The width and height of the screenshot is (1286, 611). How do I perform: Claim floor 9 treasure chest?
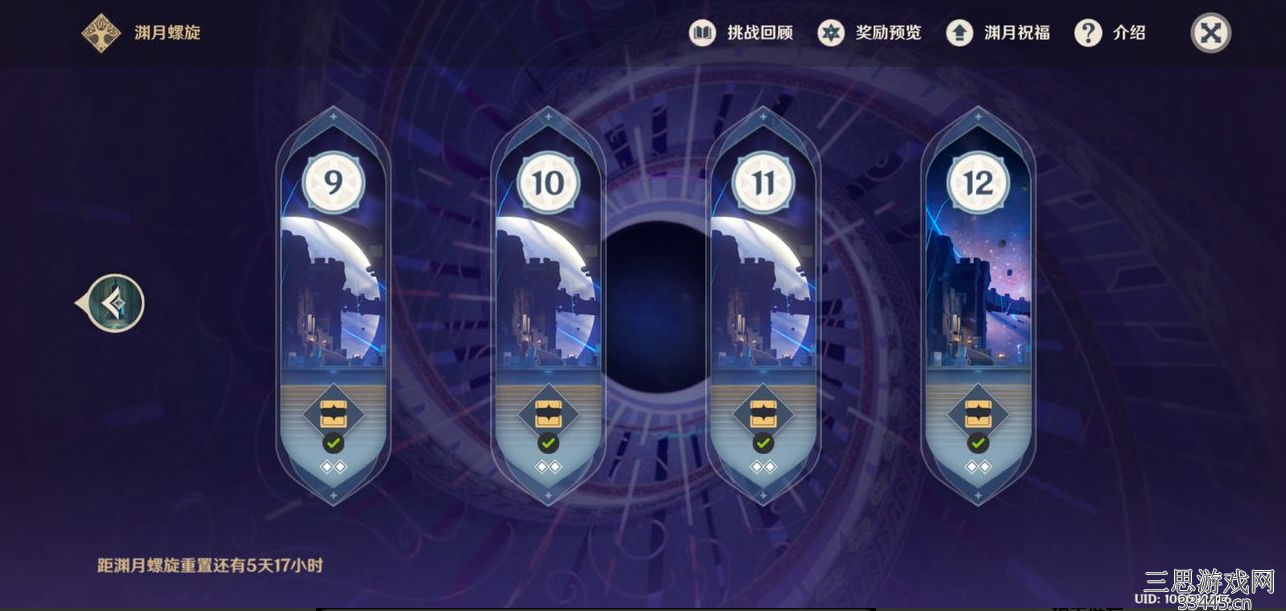[333, 413]
